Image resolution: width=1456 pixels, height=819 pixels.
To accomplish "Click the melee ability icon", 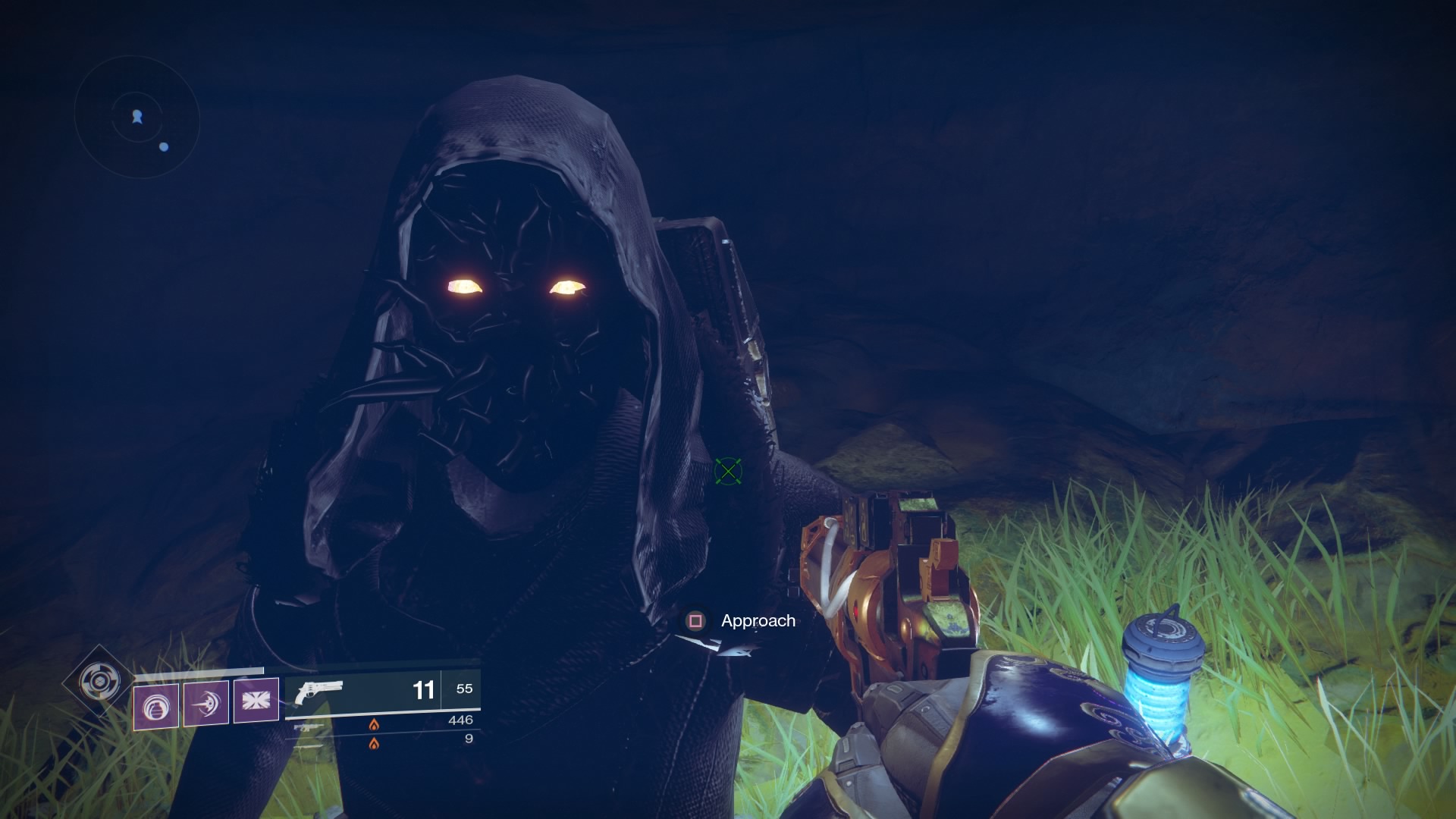I will [205, 704].
